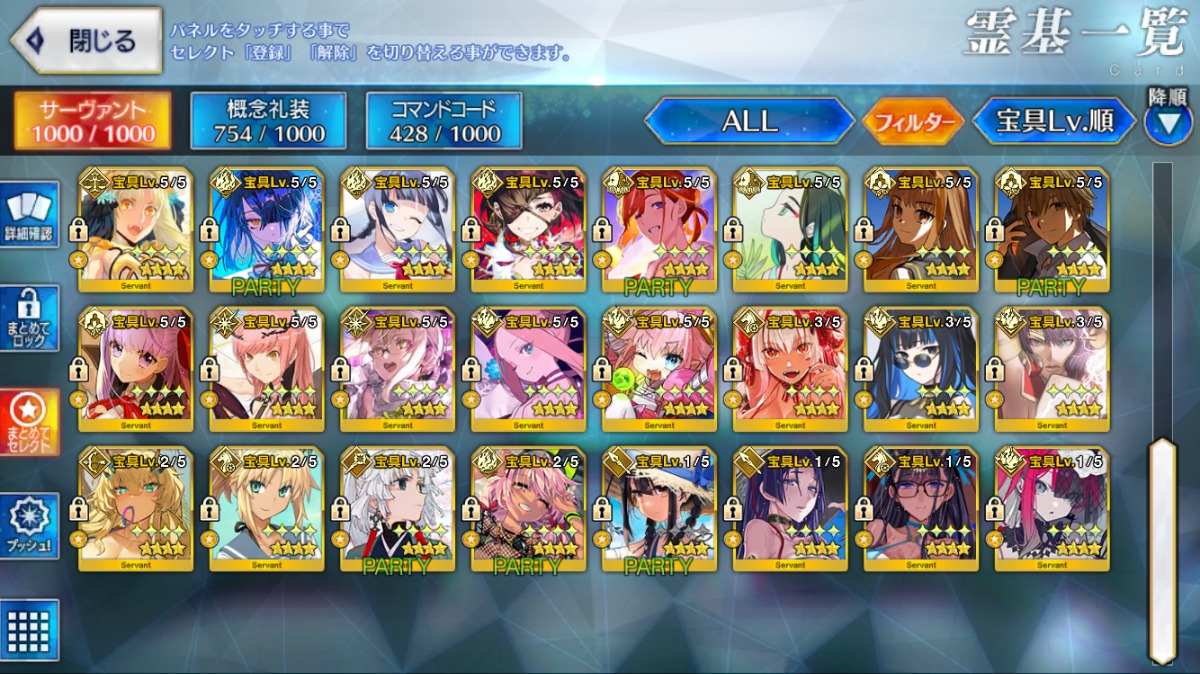The image size is (1200, 674).
Task: Open the フィルター options
Action: 912,122
